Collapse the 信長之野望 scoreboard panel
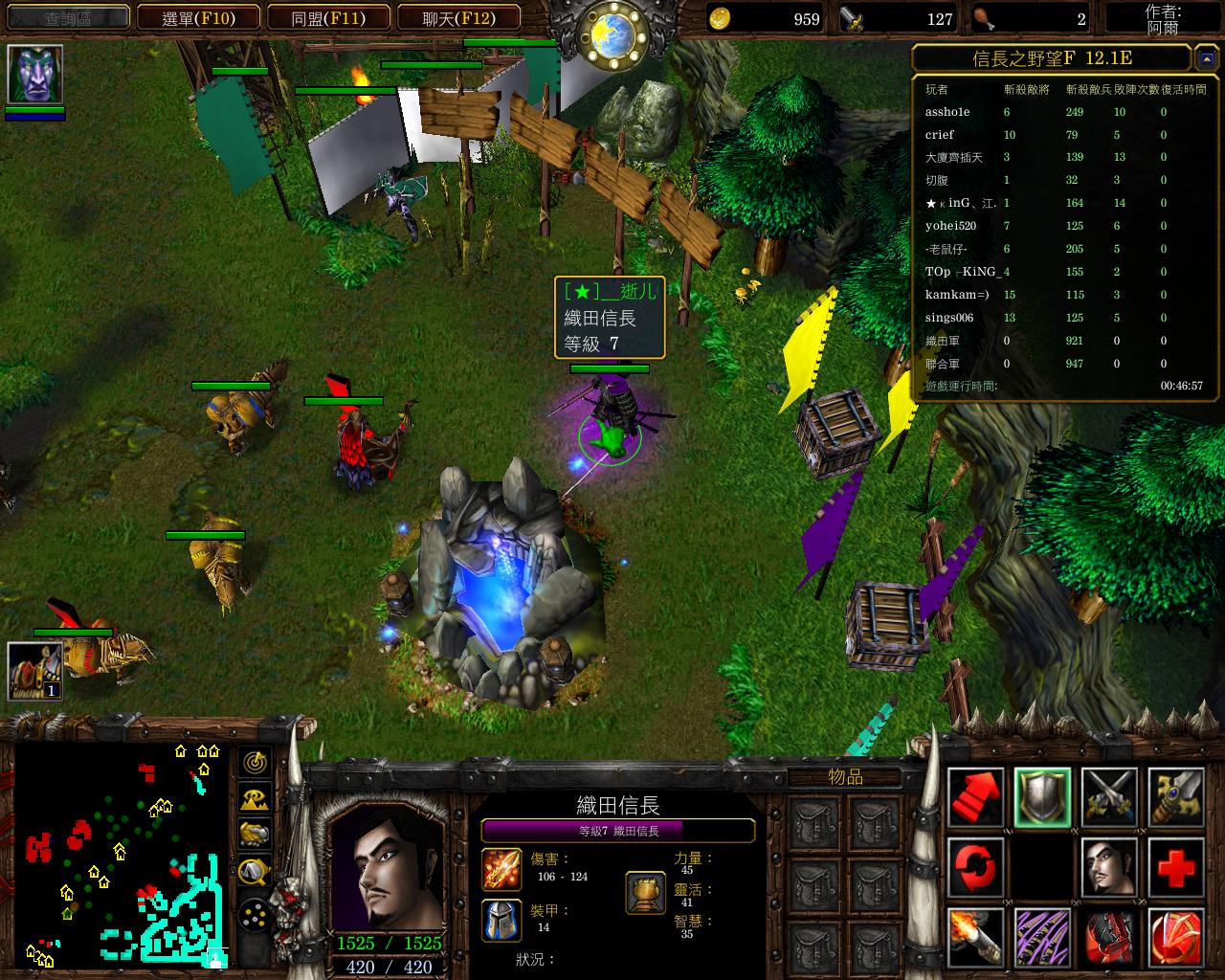The width and height of the screenshot is (1225, 980). click(1205, 59)
